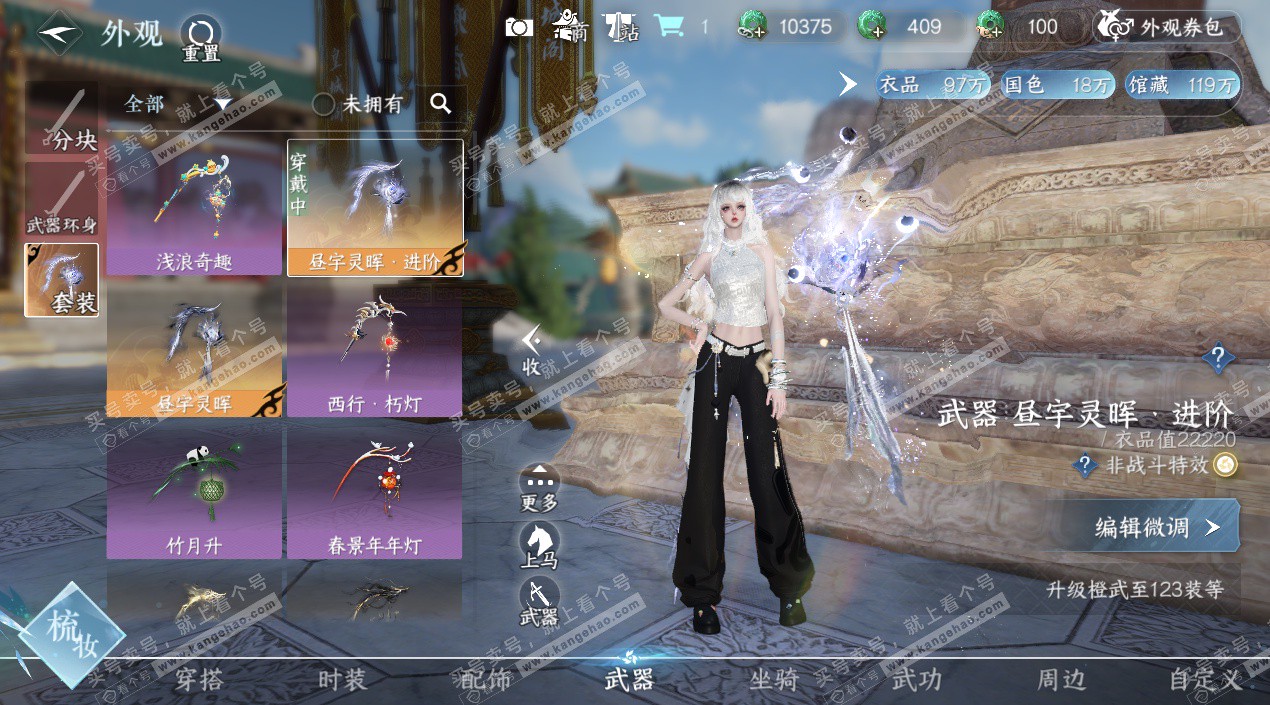Click the magnifier search icon

[x=440, y=102]
